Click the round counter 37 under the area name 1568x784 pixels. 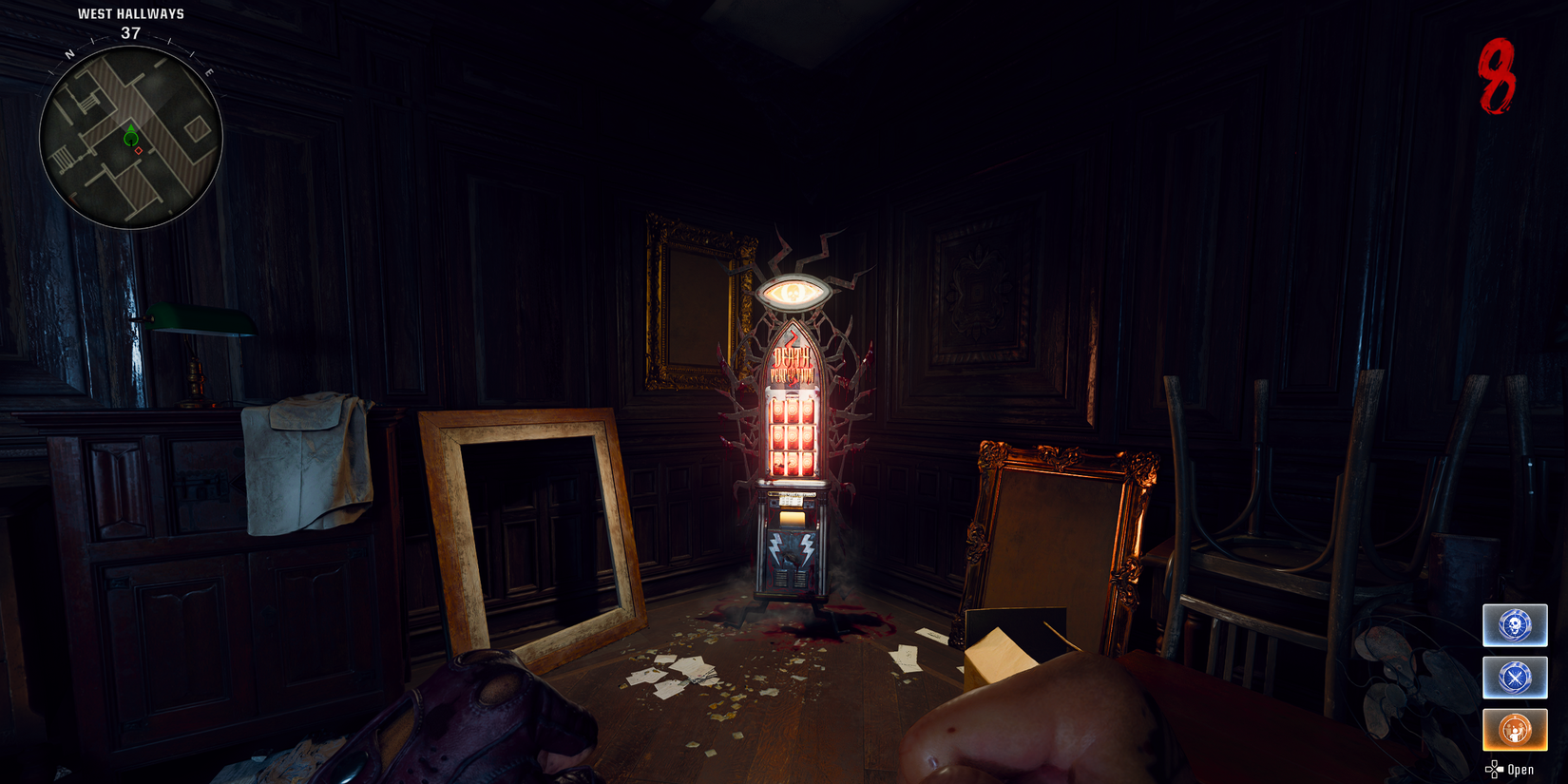[130, 31]
